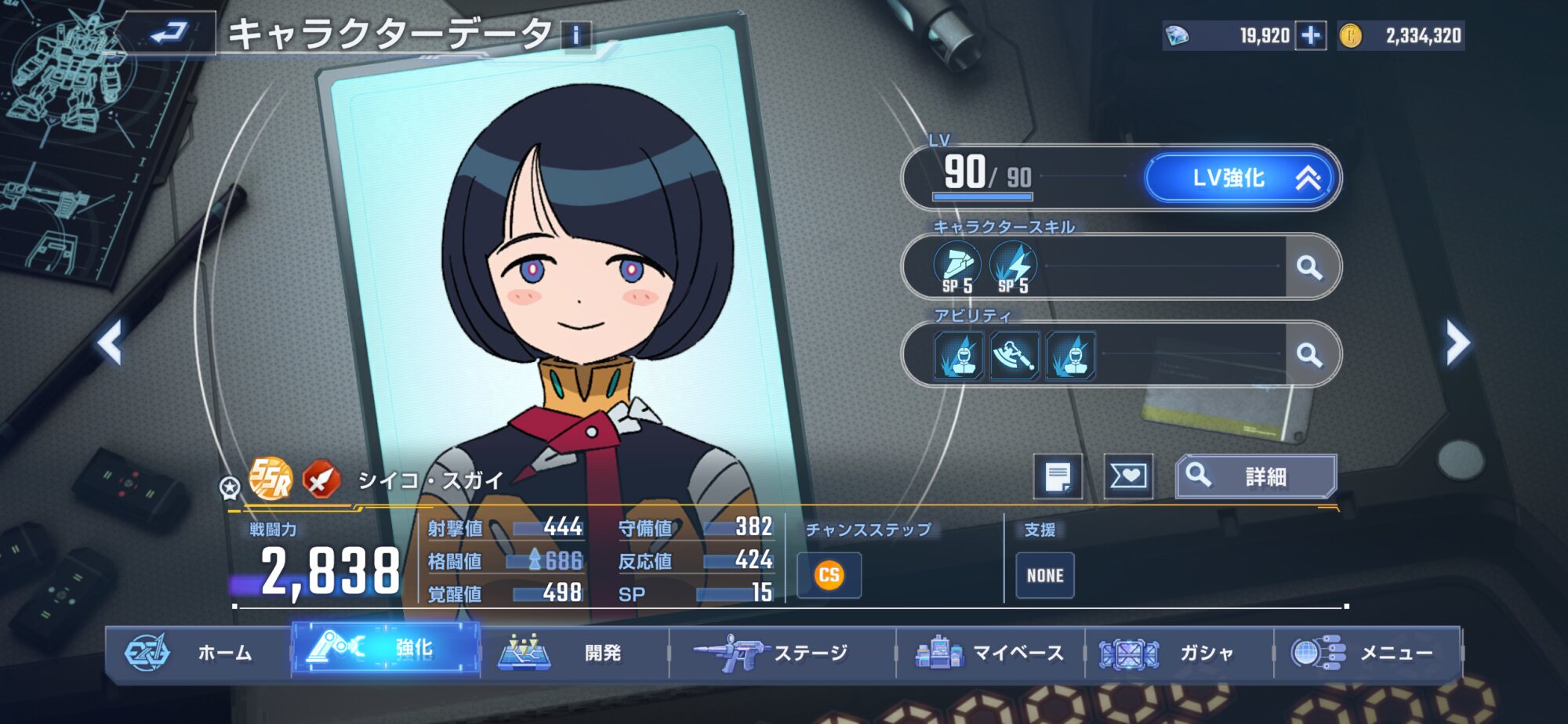Open the ガシャ gacha tab

[x=1178, y=652]
